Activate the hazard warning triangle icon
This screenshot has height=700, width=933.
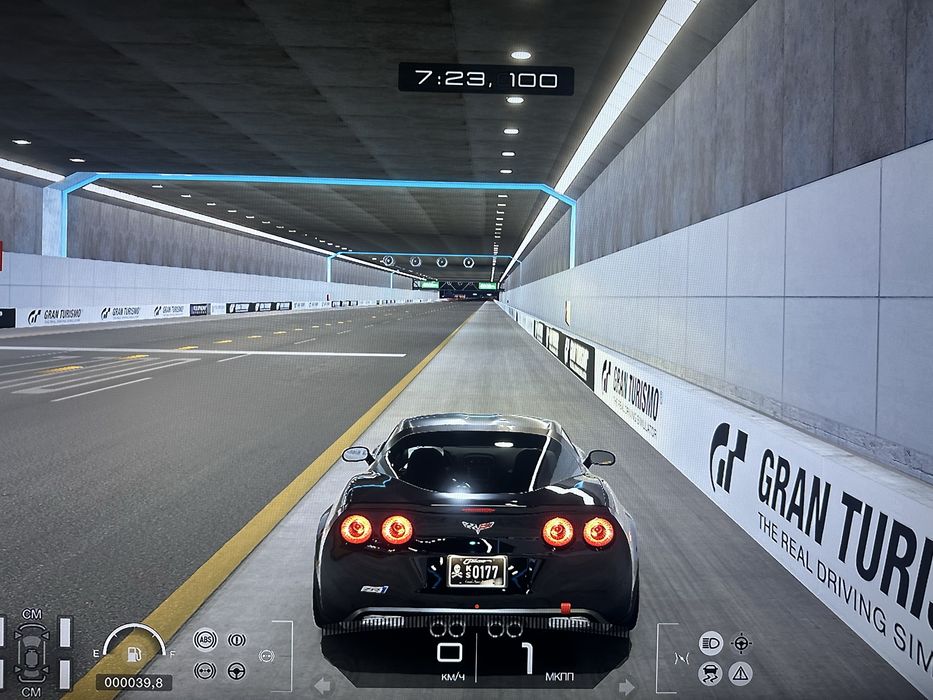(x=741, y=673)
